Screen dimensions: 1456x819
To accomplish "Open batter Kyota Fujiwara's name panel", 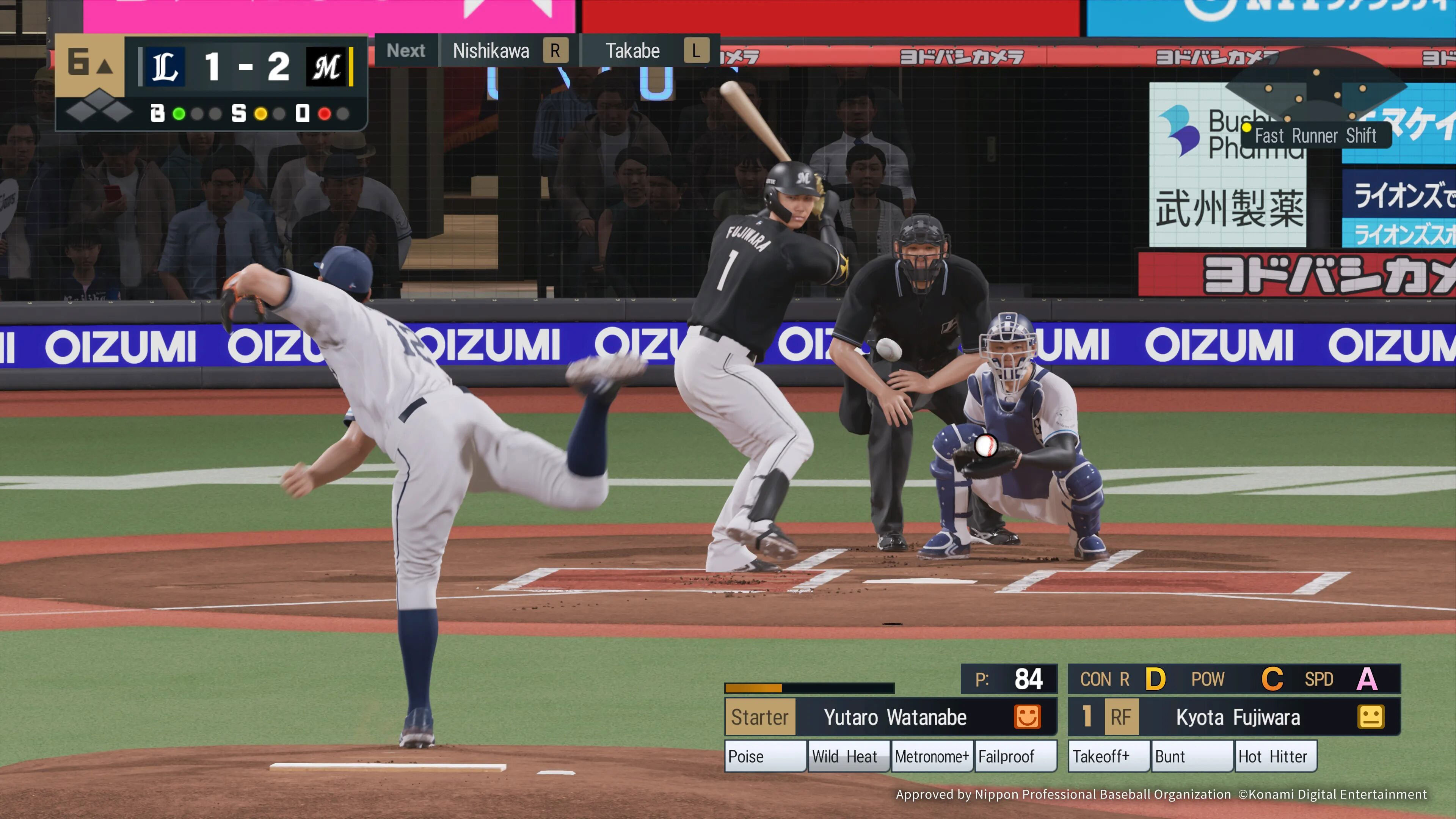I will [1238, 717].
